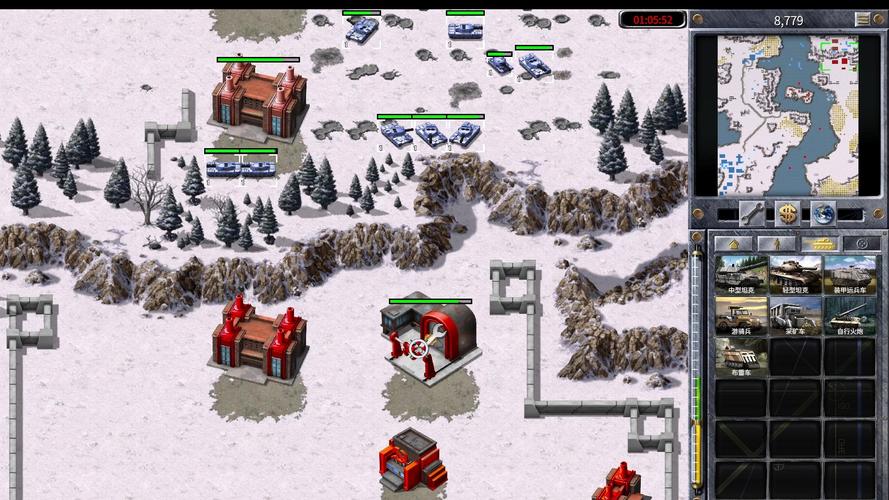Viewport: 889px width, 500px height.
Task: Build a medium tank (中型坦克)
Action: pos(741,275)
